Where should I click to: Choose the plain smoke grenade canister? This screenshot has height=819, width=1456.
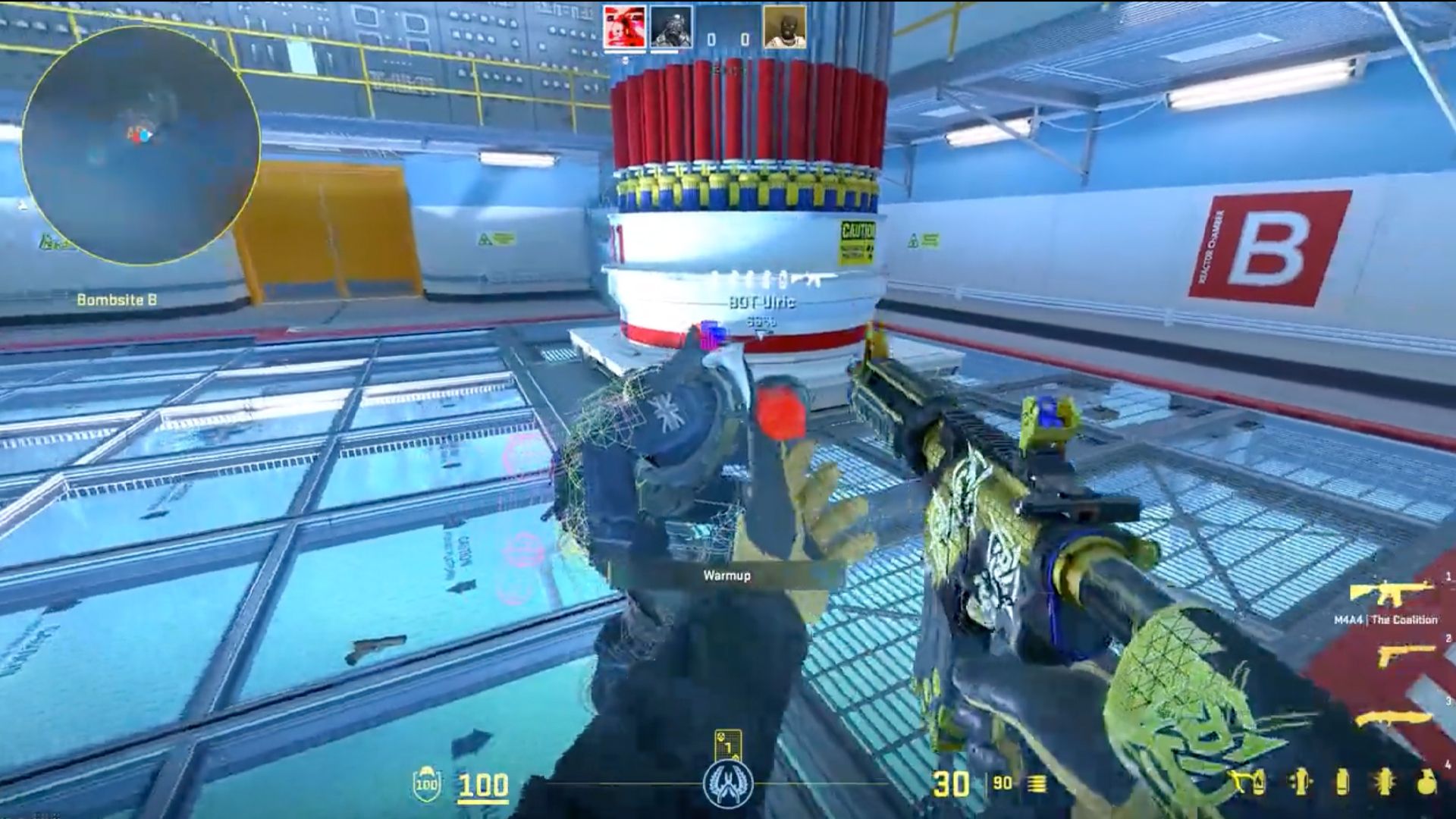pos(1342,783)
